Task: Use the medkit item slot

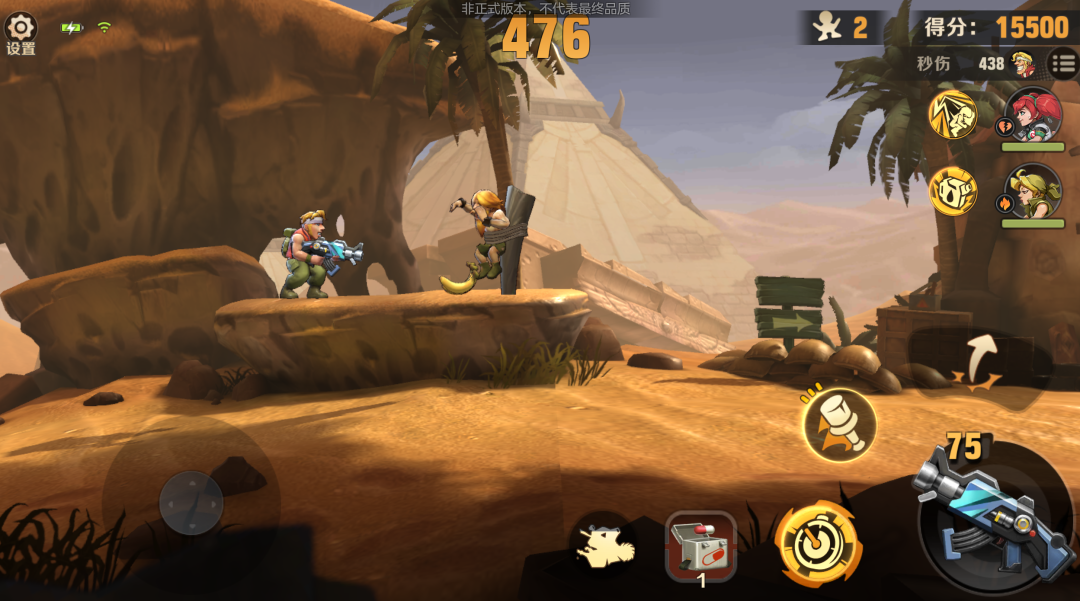Action: (x=701, y=546)
